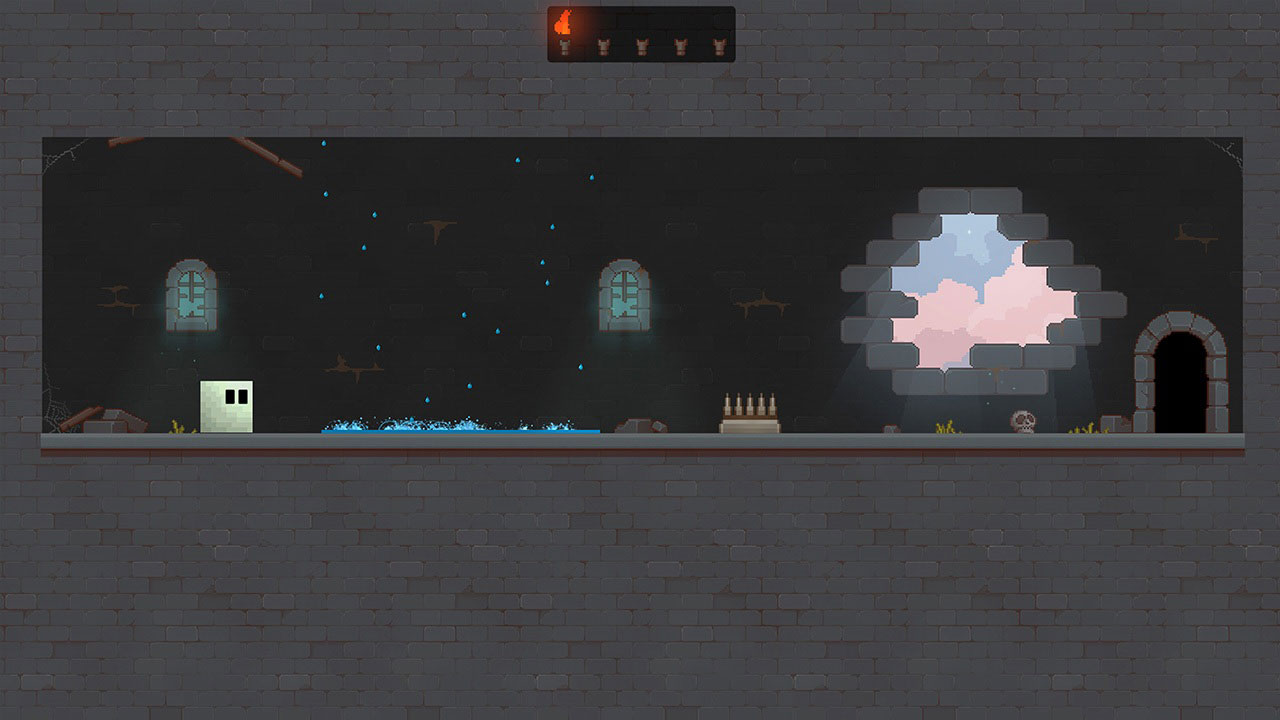Select the lit candle icon in the HUD

coord(565,46)
